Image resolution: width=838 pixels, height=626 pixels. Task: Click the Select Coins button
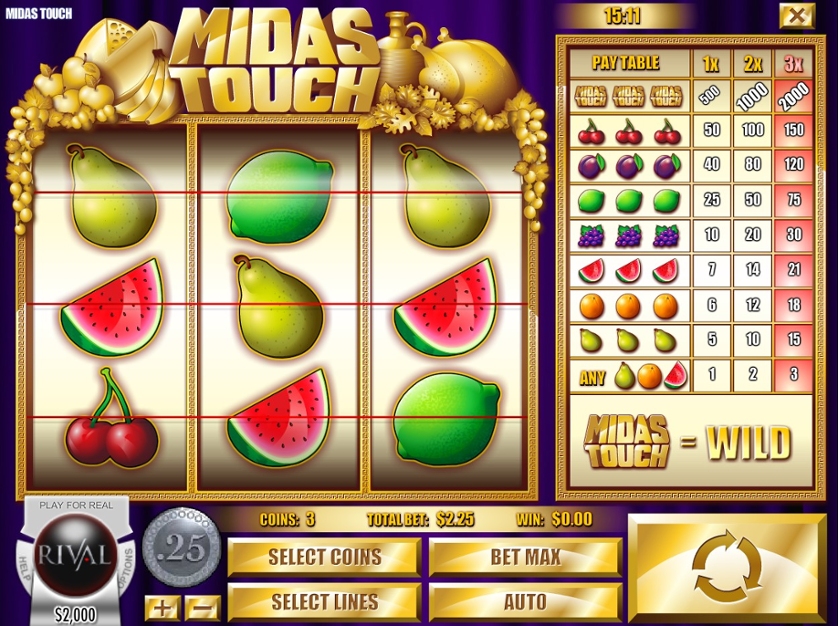coord(324,557)
